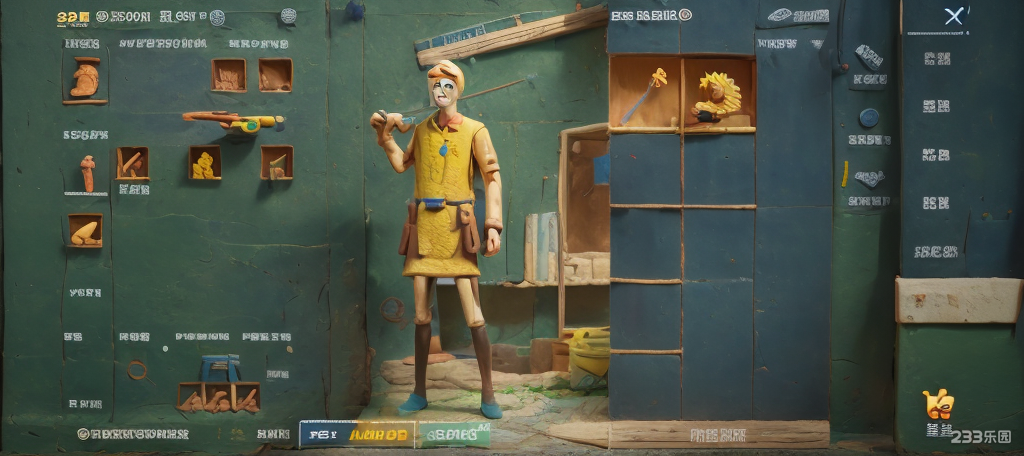This screenshot has height=456, width=1024.
Task: Select the yellow staff item slot
Action: pos(645,94)
